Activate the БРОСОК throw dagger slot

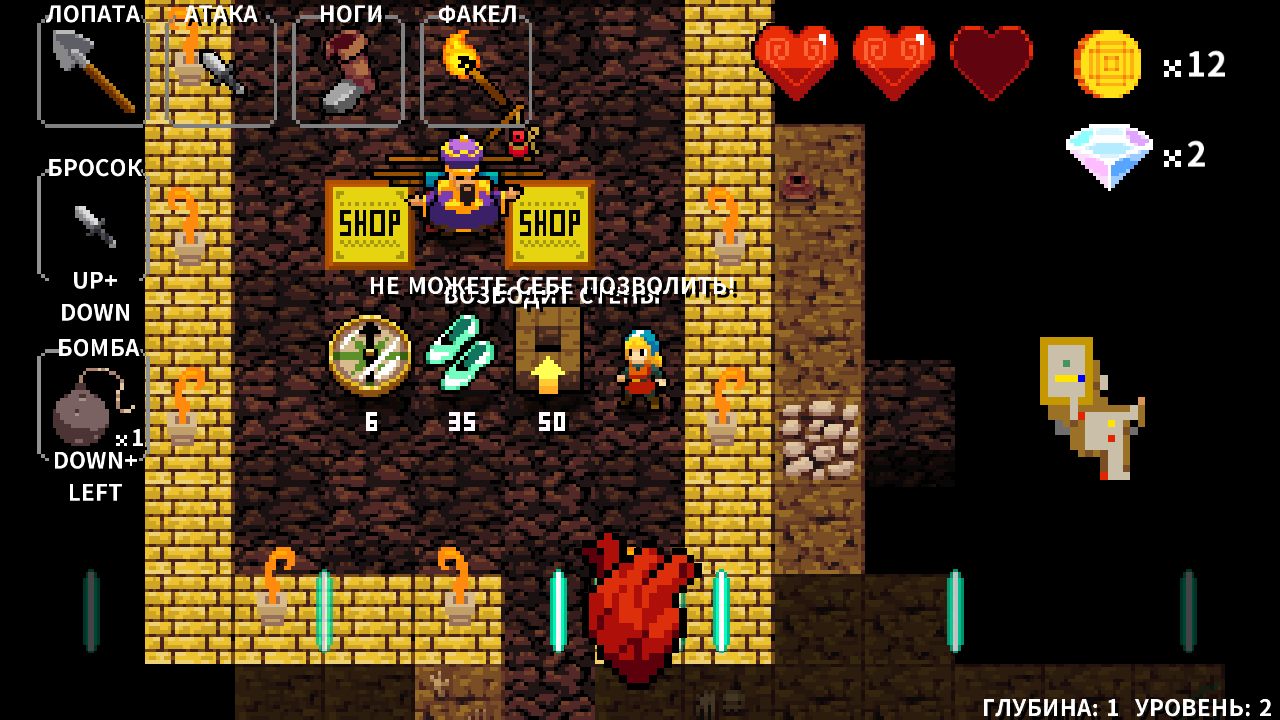pyautogui.click(x=93, y=226)
